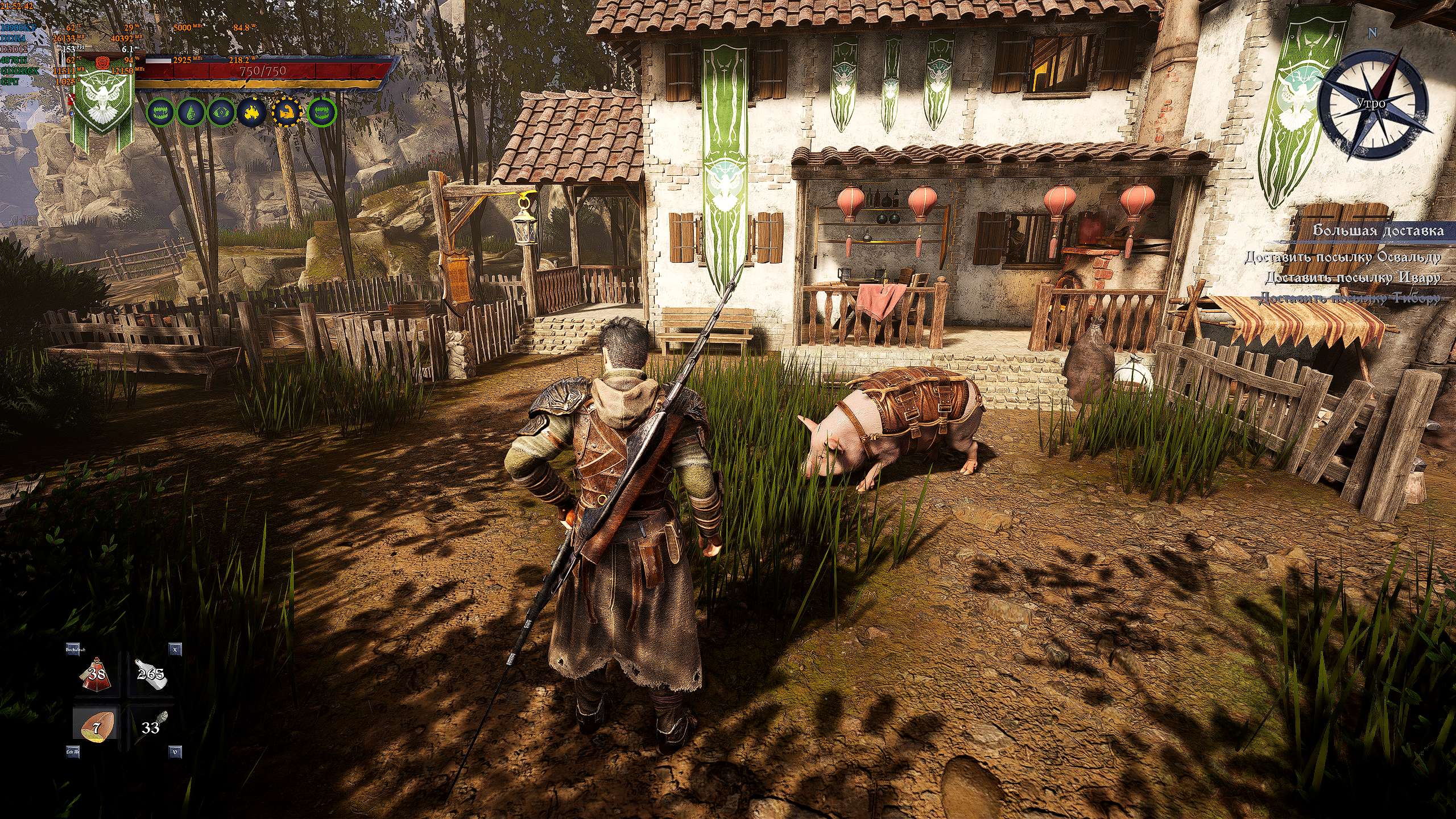Image resolution: width=1456 pixels, height=819 pixels.
Task: Select the bread loaf quick slot
Action: click(x=96, y=727)
